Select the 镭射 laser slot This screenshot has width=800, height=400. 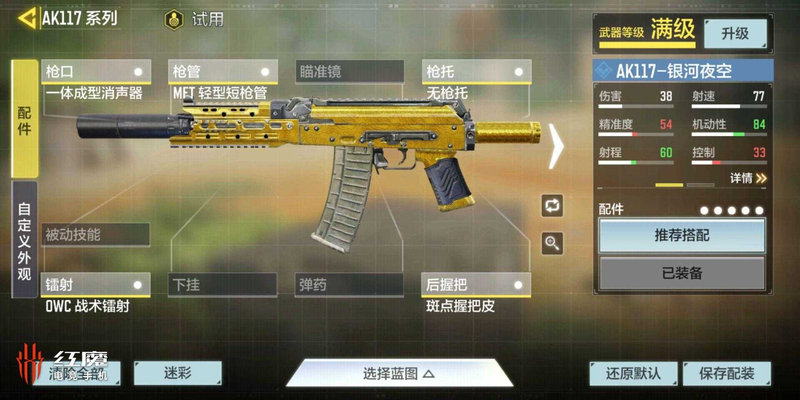coord(97,285)
